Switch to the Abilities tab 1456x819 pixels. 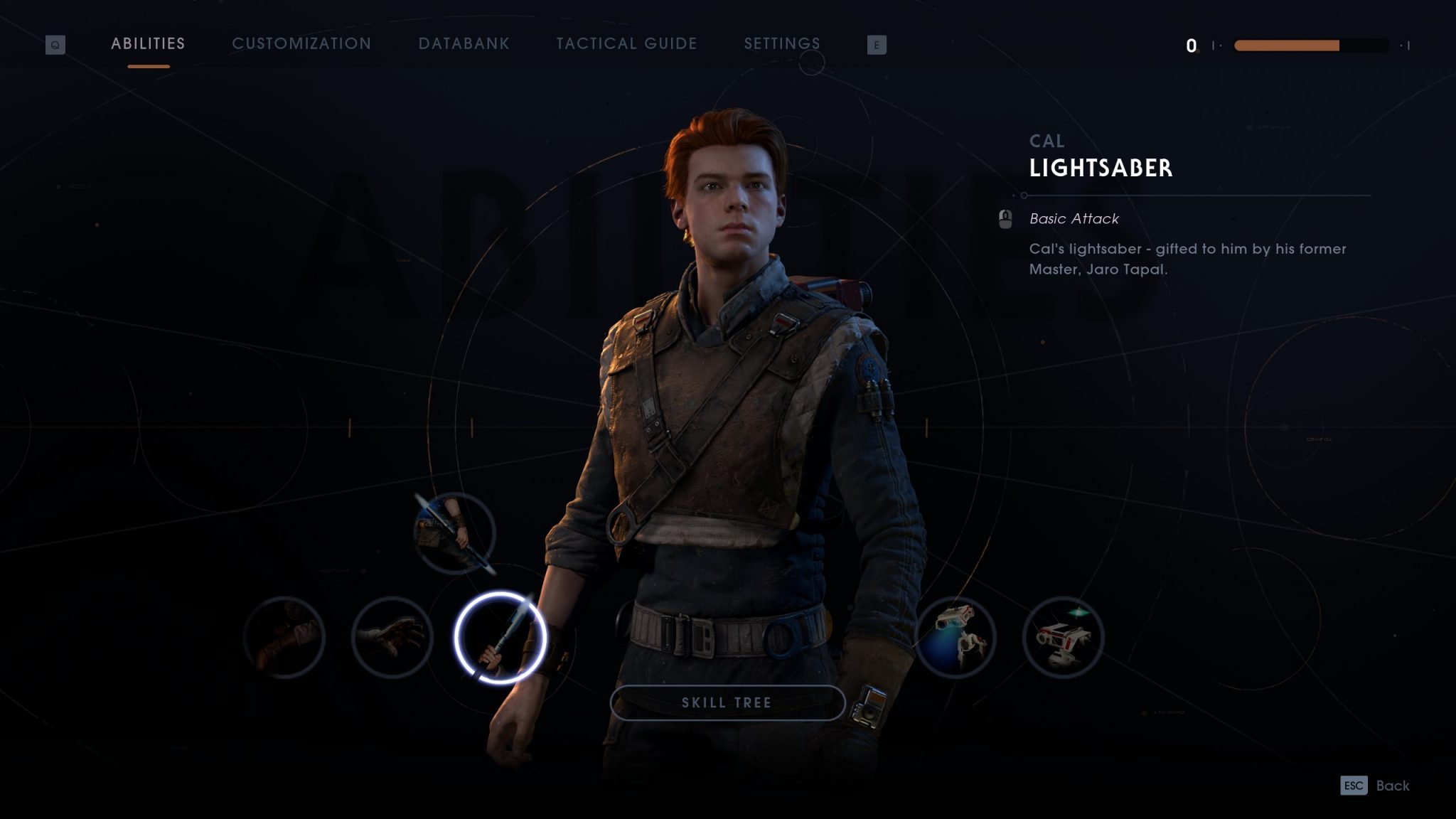pyautogui.click(x=148, y=44)
